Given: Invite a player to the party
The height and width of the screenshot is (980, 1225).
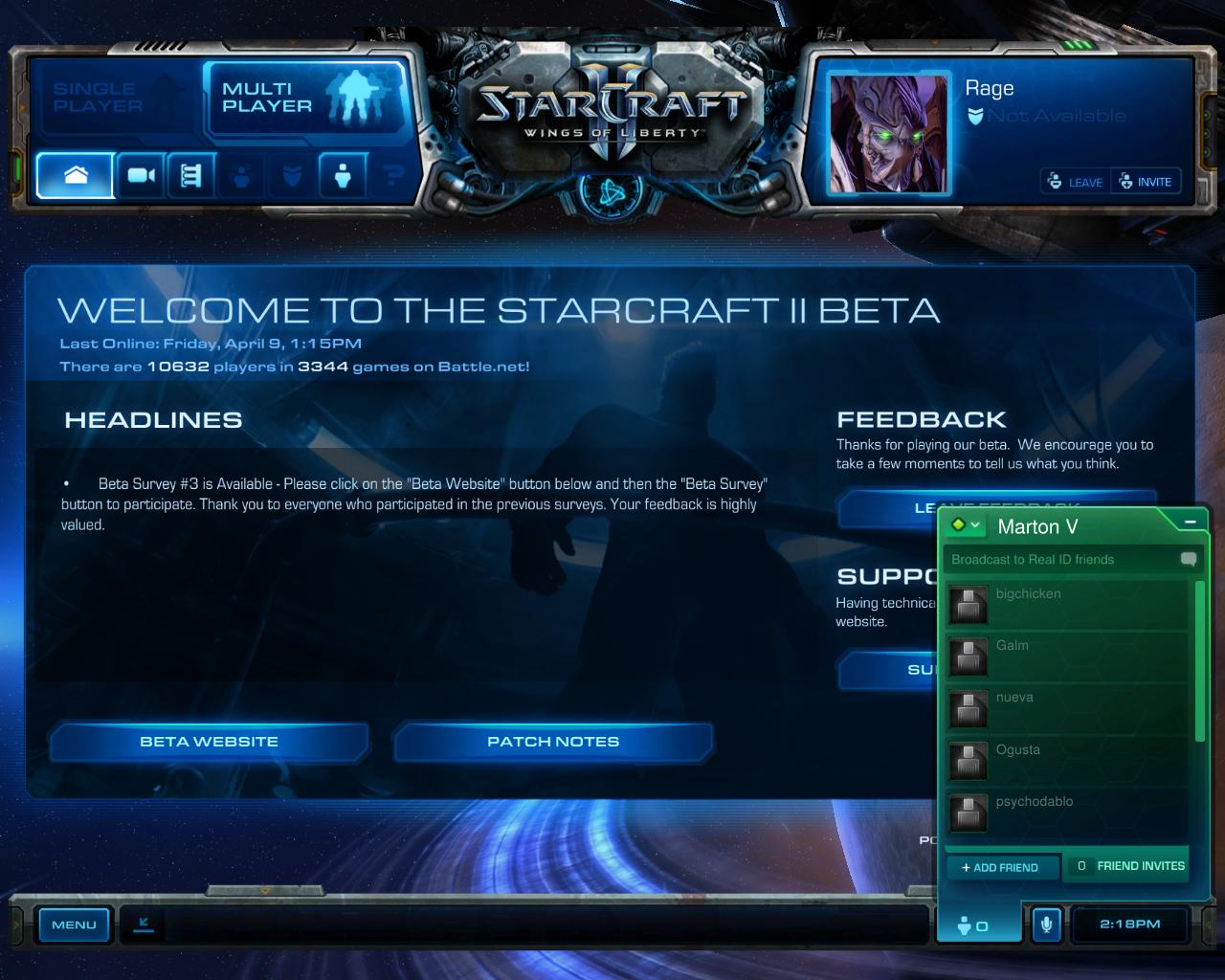Looking at the screenshot, I should click(x=1146, y=182).
